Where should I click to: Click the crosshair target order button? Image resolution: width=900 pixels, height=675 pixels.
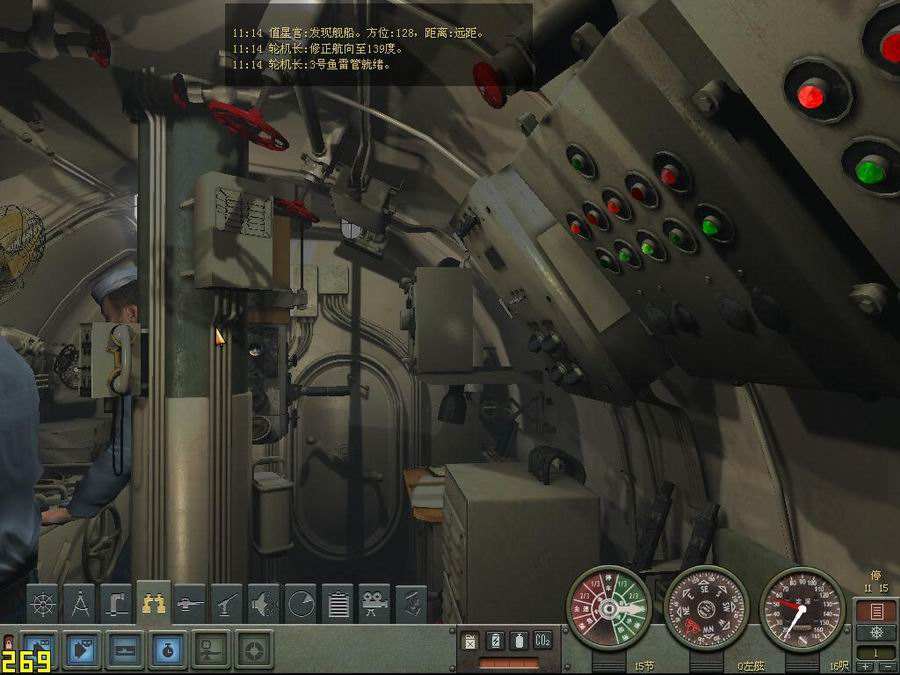tap(254, 650)
